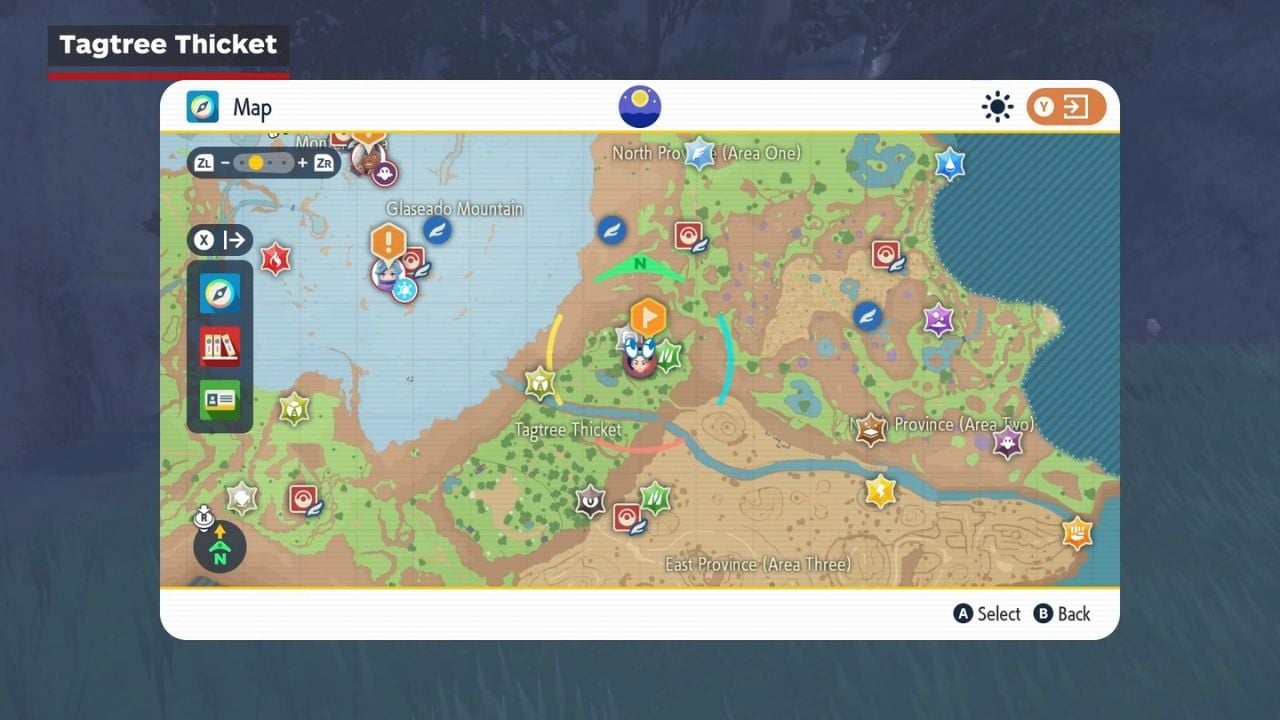Open the Pokédex red books icon
The height and width of the screenshot is (720, 1280).
(220, 346)
